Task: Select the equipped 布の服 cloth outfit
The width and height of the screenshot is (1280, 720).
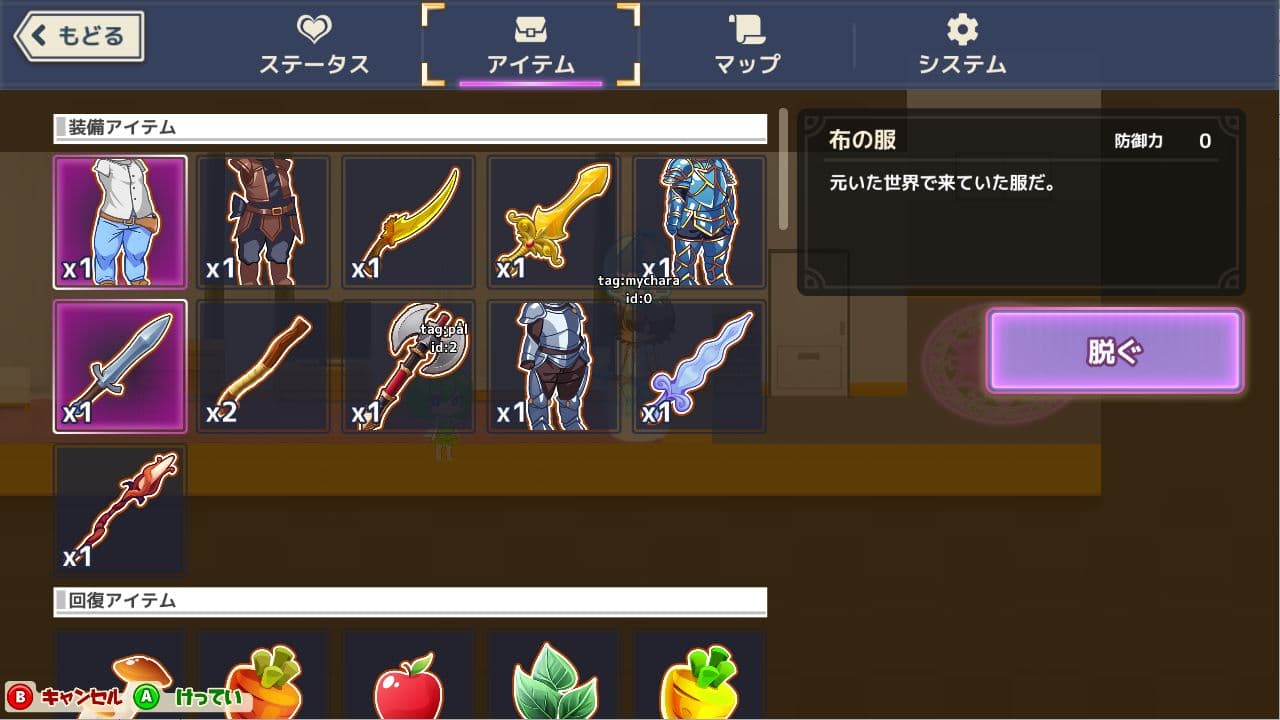Action: tap(120, 222)
